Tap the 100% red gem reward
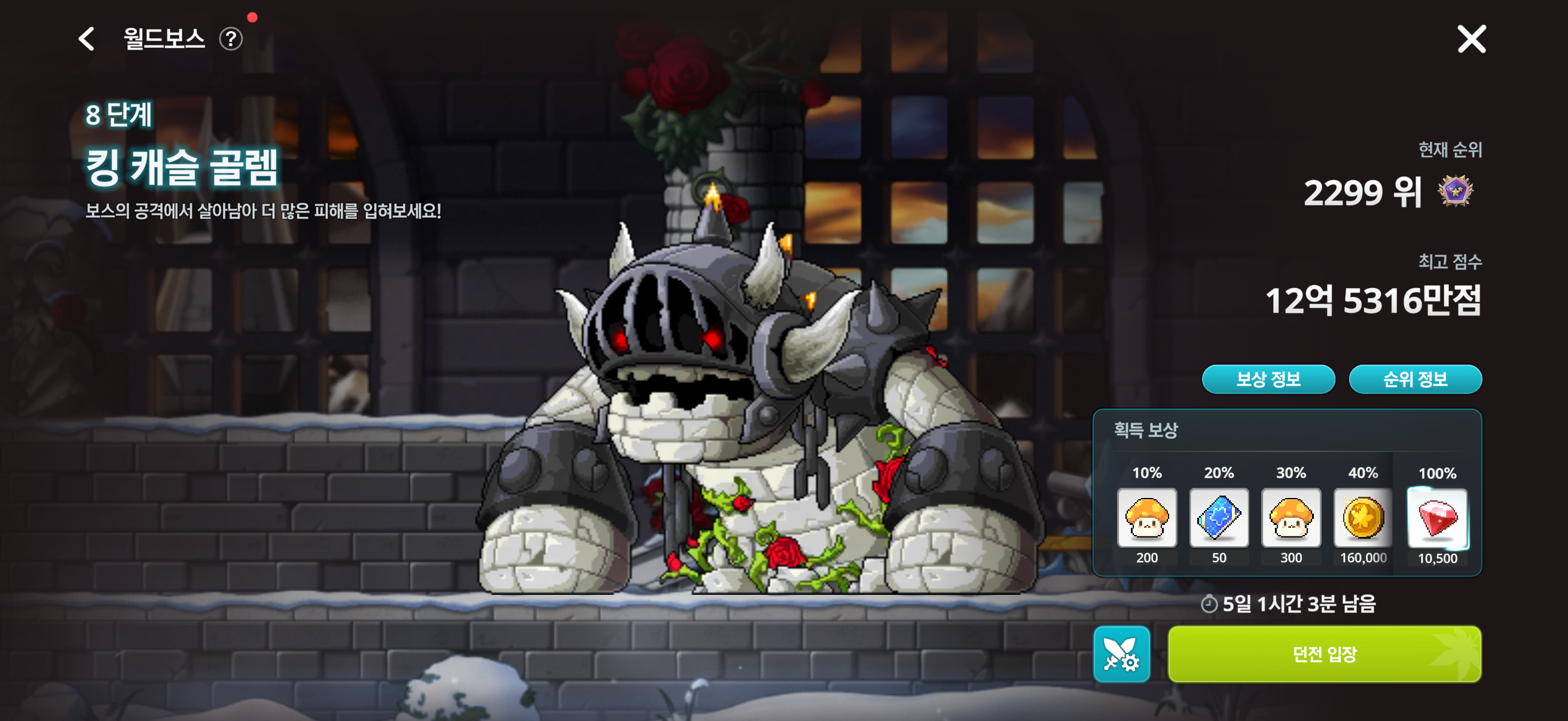 1437,518
